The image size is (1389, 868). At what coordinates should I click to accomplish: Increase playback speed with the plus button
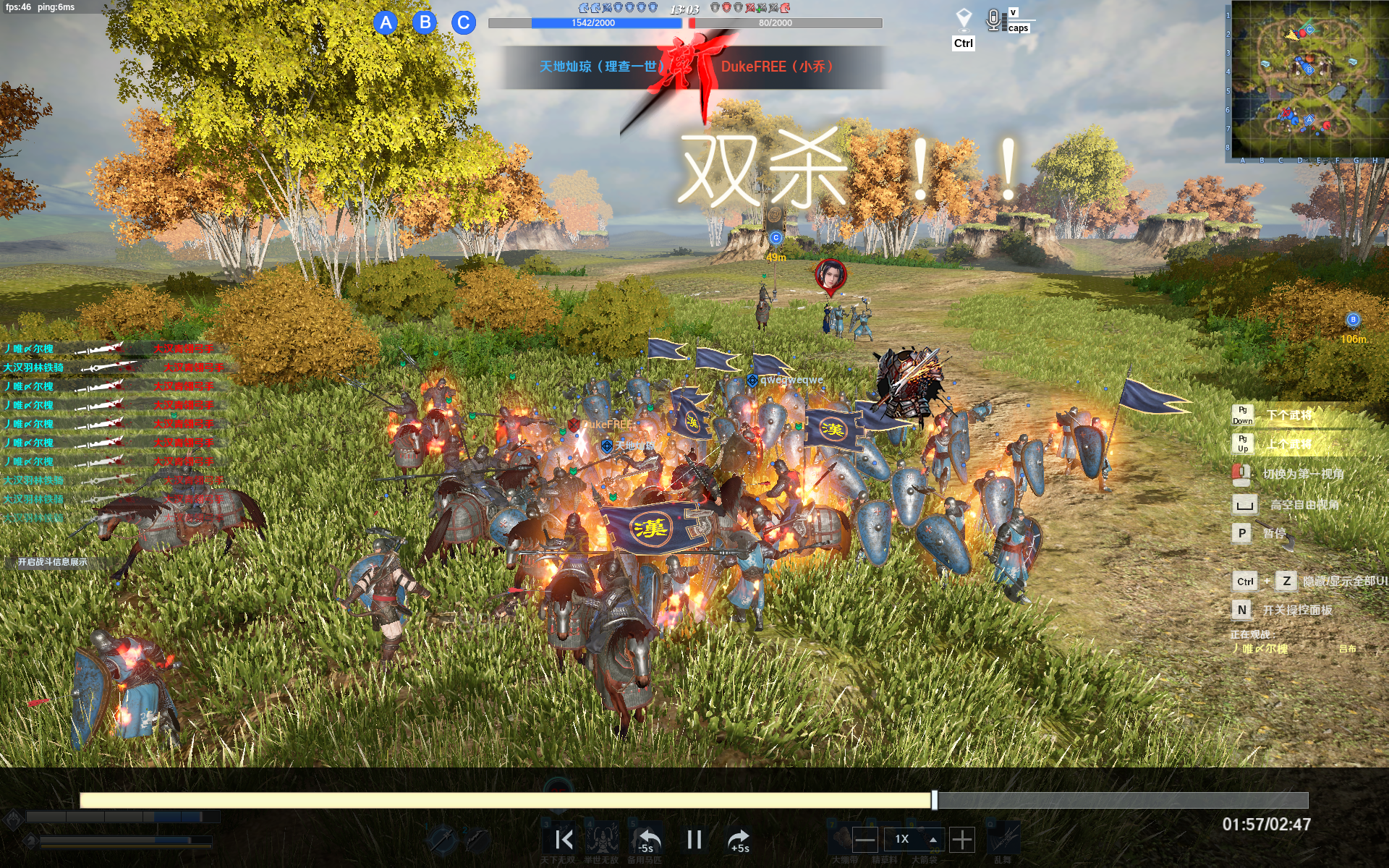[x=961, y=840]
